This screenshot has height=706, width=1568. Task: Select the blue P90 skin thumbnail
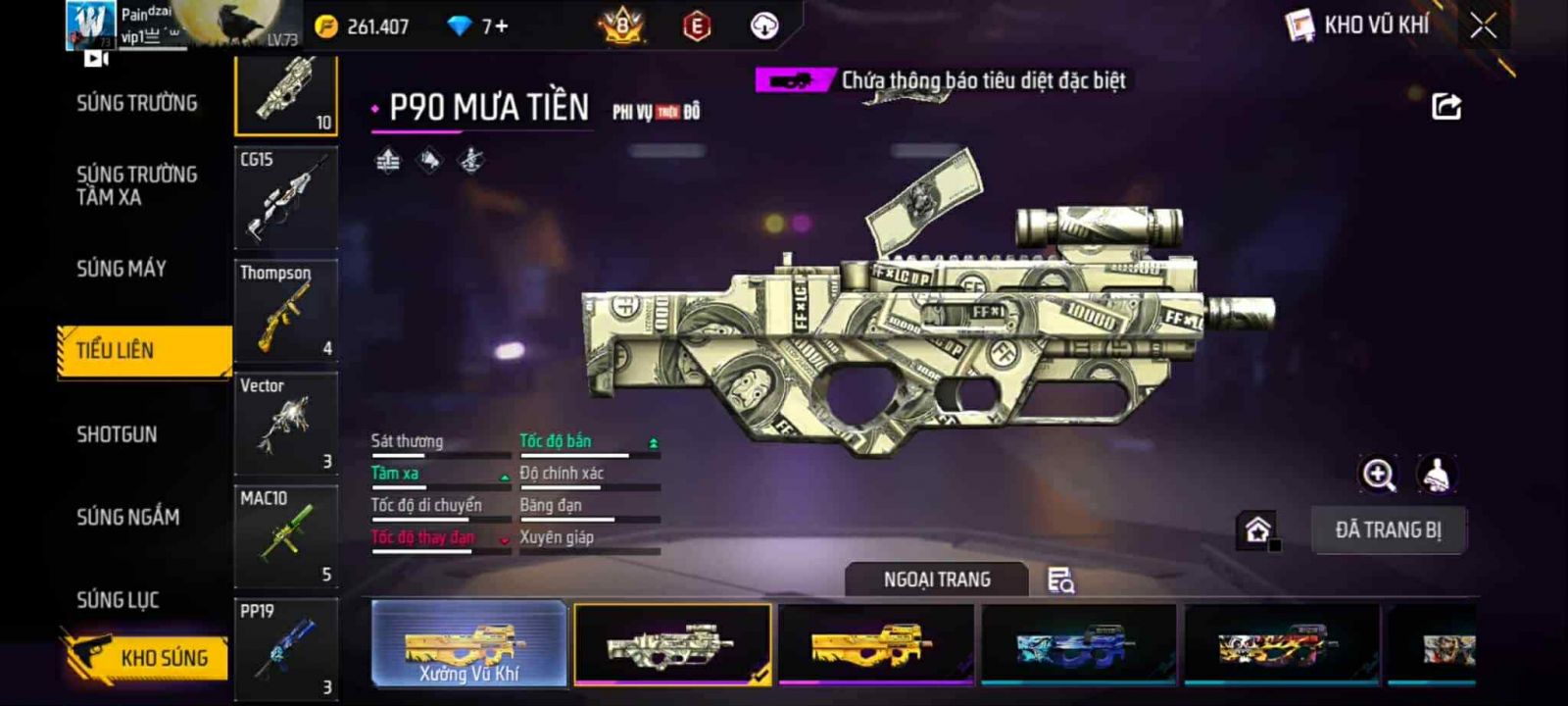[1078, 643]
